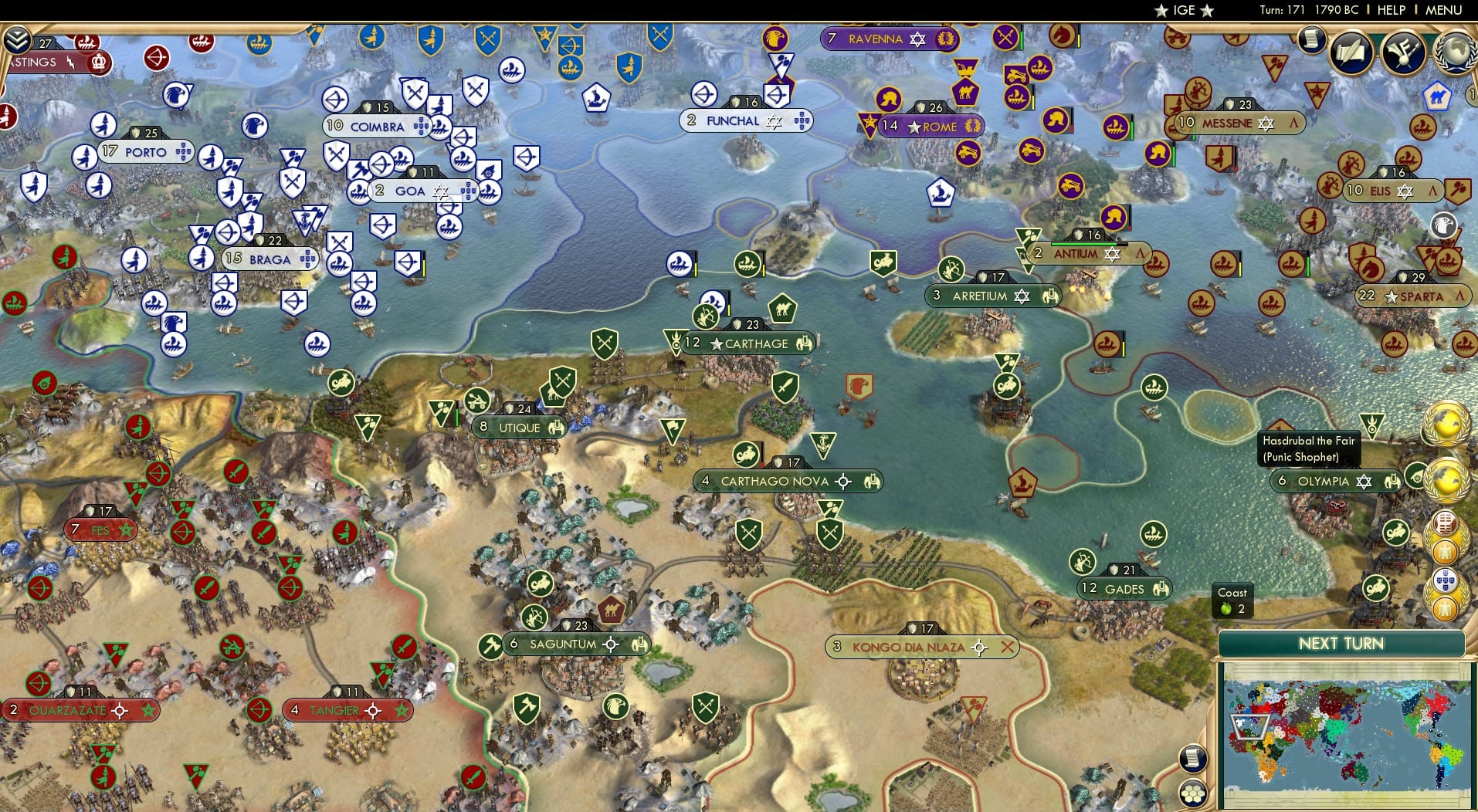Click the crown icon on the Hastings banner
This screenshot has width=1478, height=812.
[x=98, y=62]
